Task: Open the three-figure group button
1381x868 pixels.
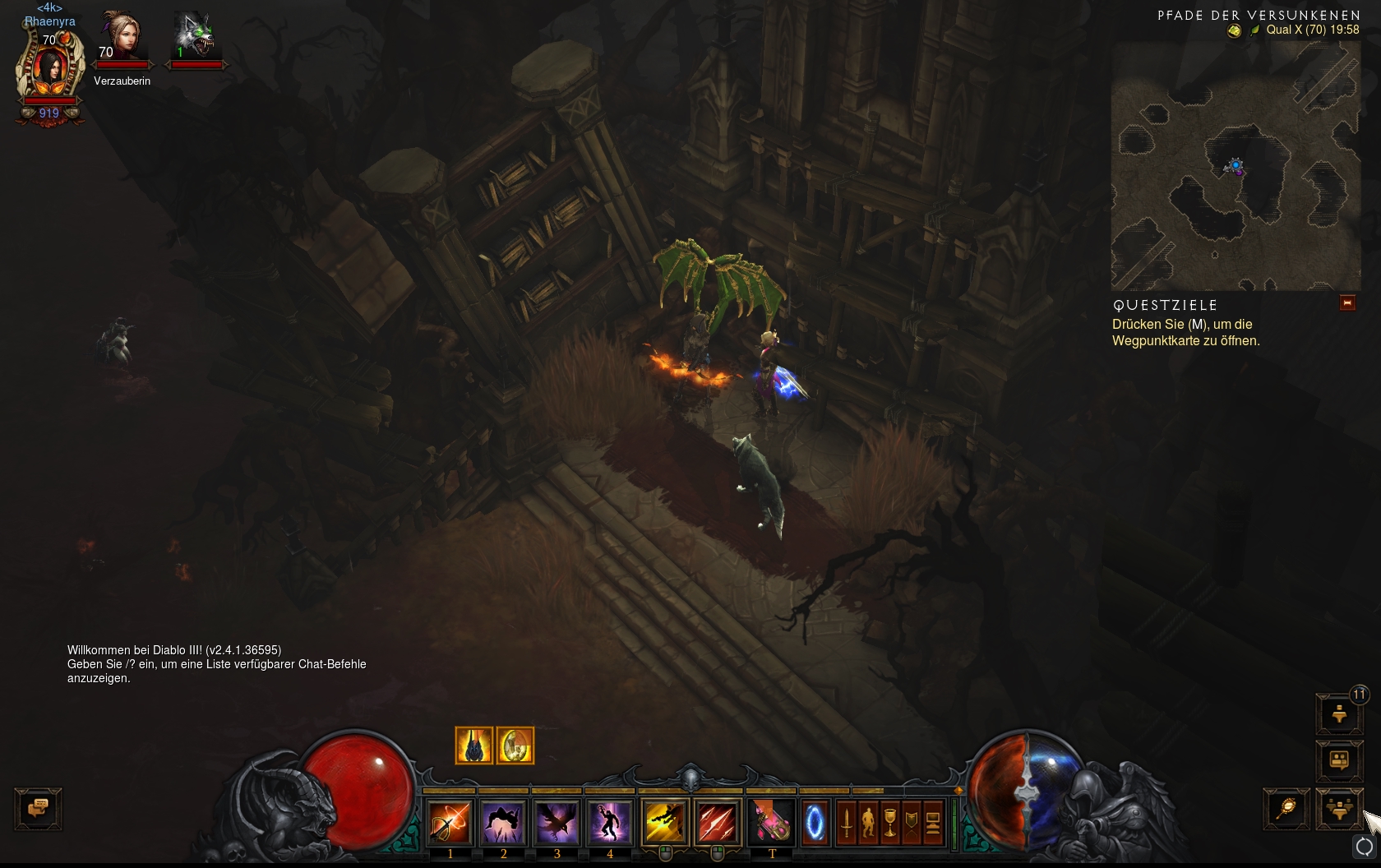Action: pyautogui.click(x=1339, y=809)
